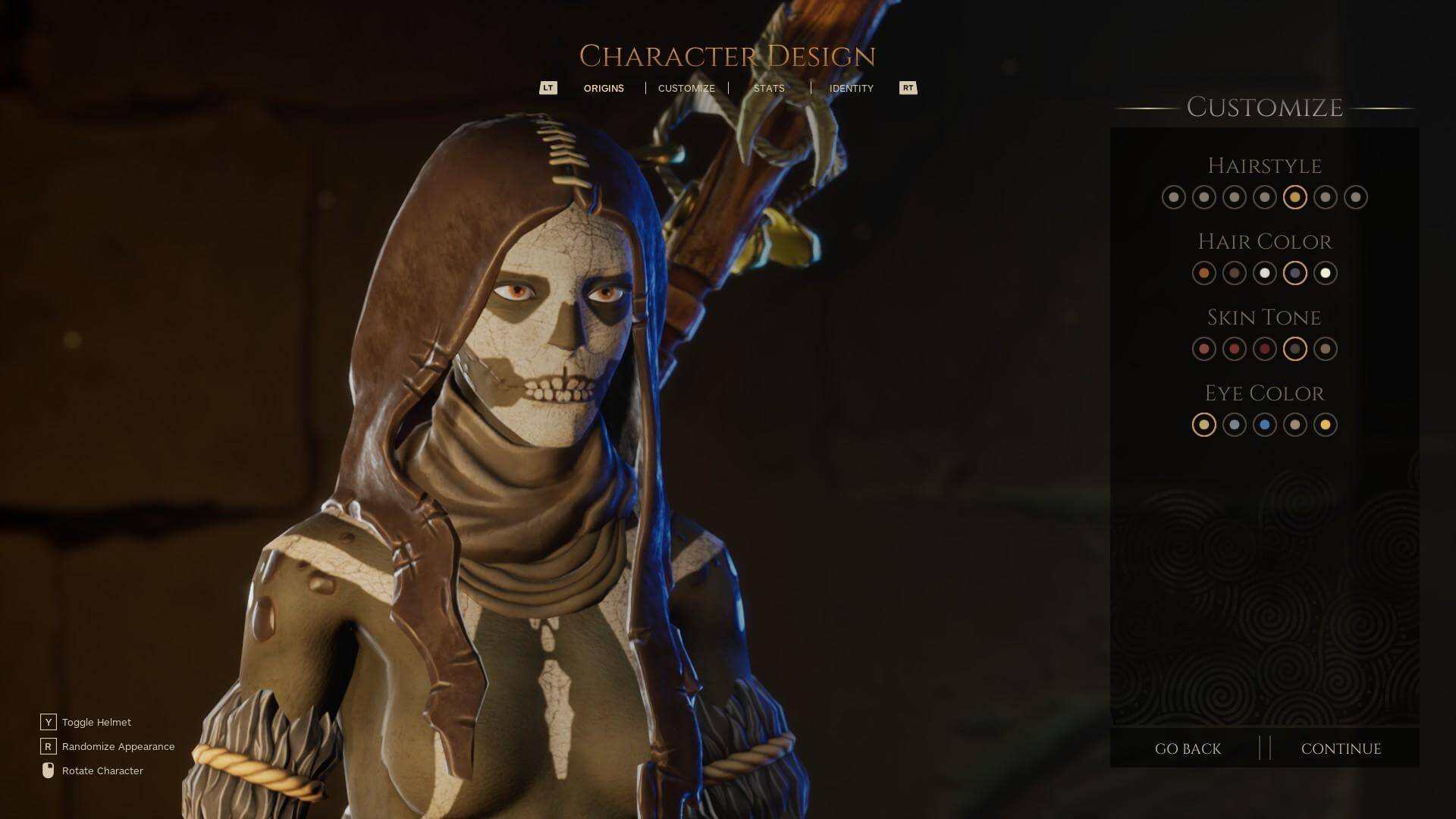Select the gray-blue eye color

pos(1234,425)
